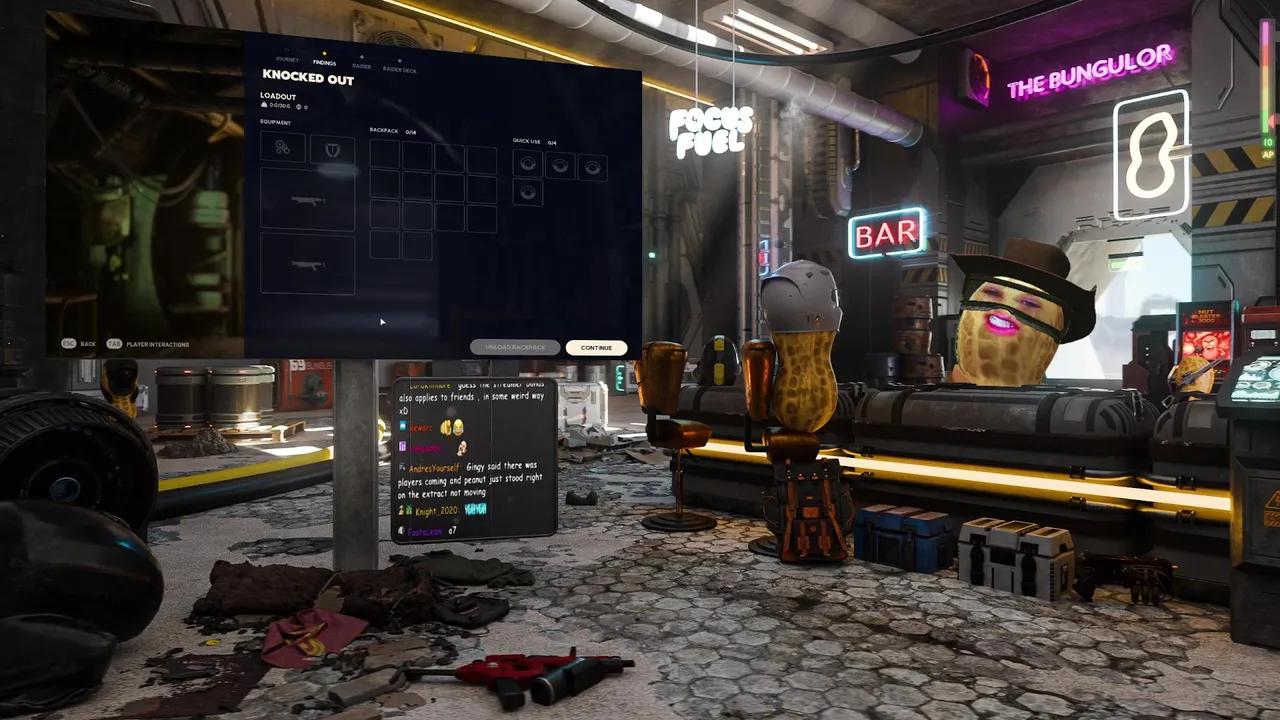
Task: Click the greyed Unload Backpack button
Action: (x=515, y=347)
